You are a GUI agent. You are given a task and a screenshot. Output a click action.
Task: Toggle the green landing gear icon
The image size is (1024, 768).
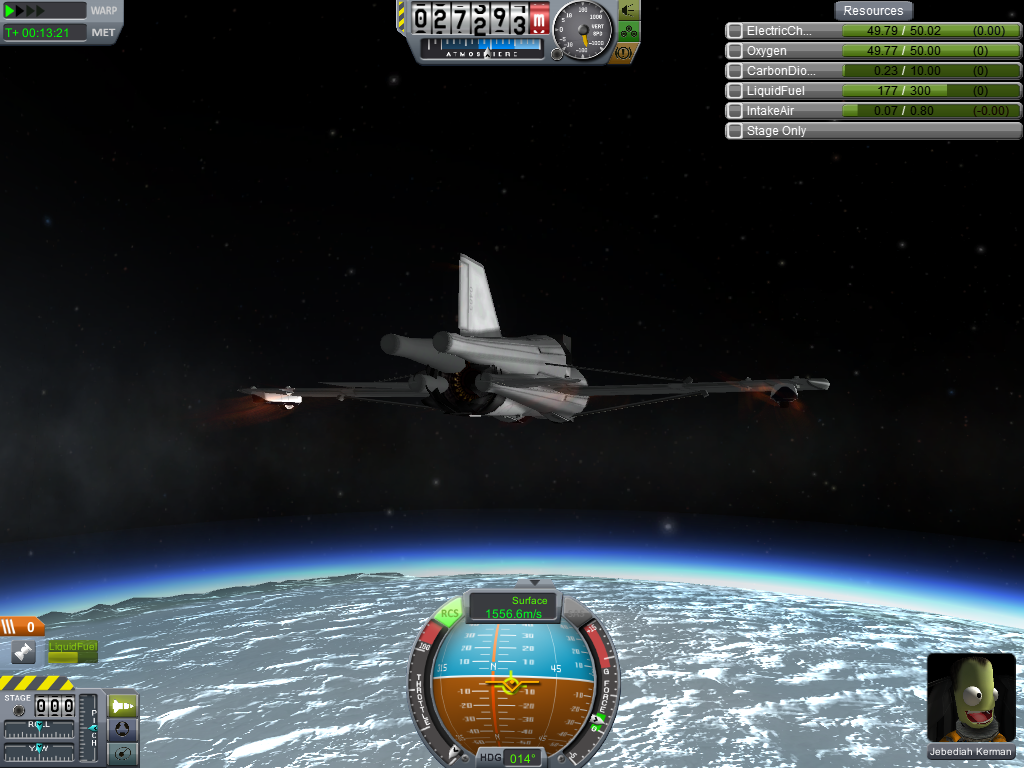(629, 31)
